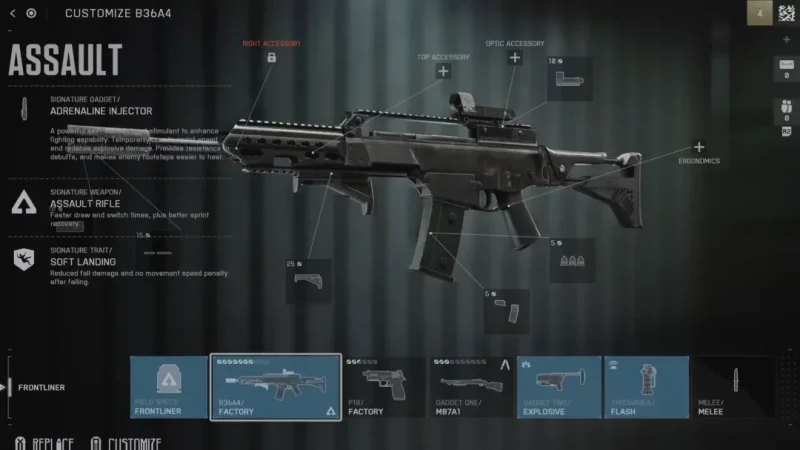Screen dimensions: 800x450
Task: Select the P18 Factory sidearm slot
Action: [x=385, y=388]
